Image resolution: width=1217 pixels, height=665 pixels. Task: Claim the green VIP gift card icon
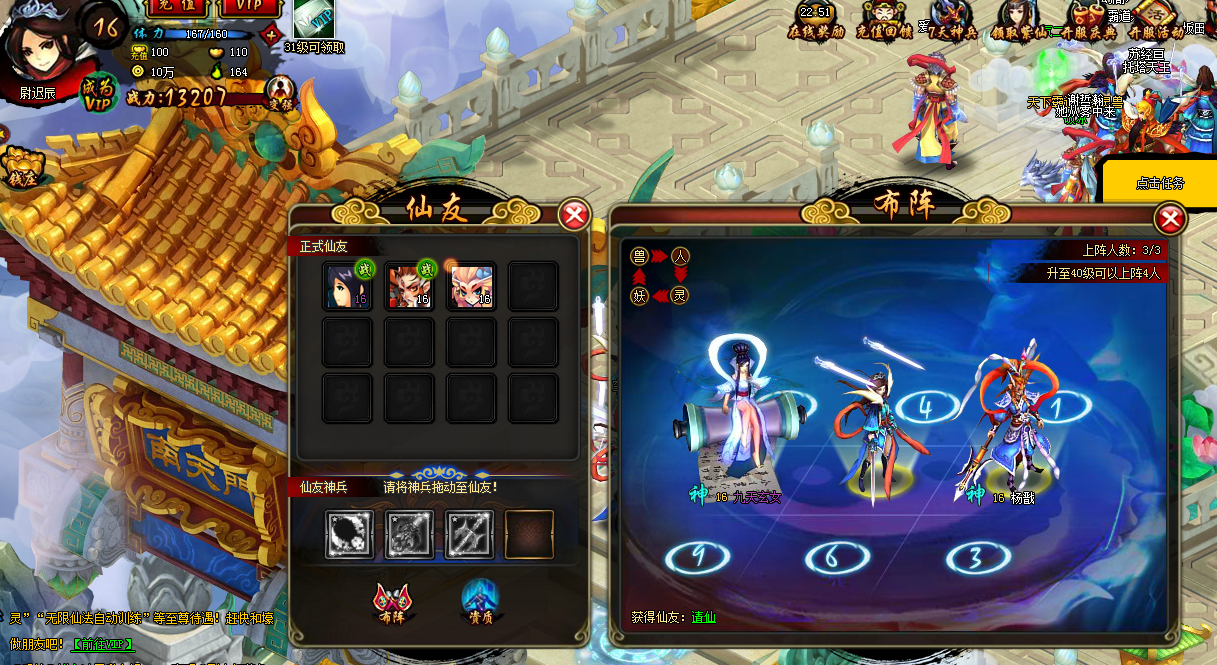(313, 19)
